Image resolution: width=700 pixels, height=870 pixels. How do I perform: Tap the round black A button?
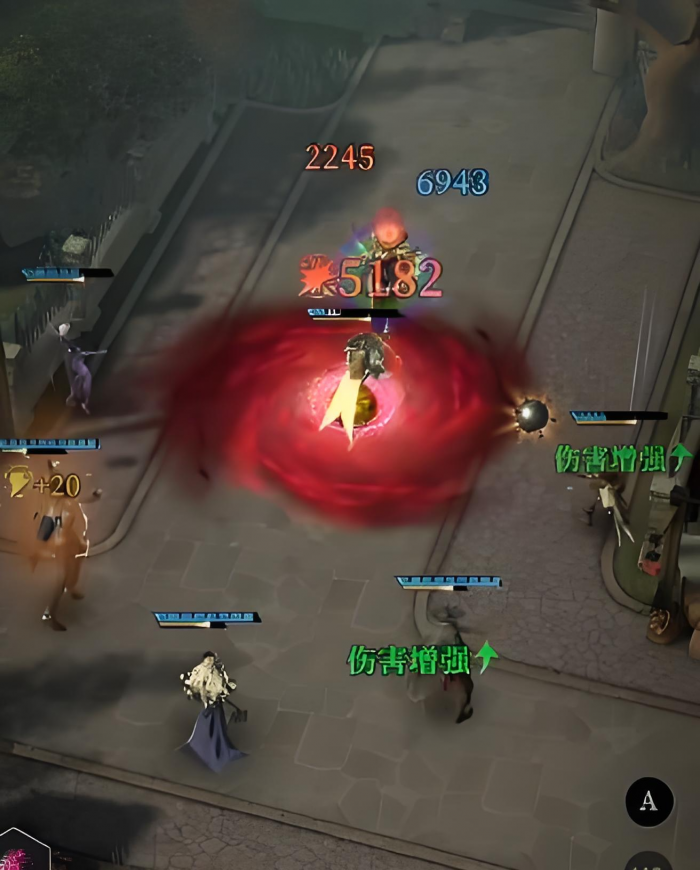point(649,801)
